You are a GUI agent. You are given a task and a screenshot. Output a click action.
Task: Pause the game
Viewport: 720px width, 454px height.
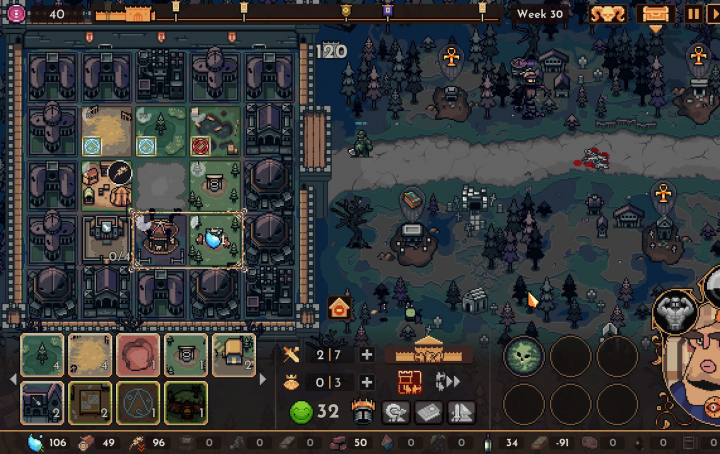click(694, 14)
